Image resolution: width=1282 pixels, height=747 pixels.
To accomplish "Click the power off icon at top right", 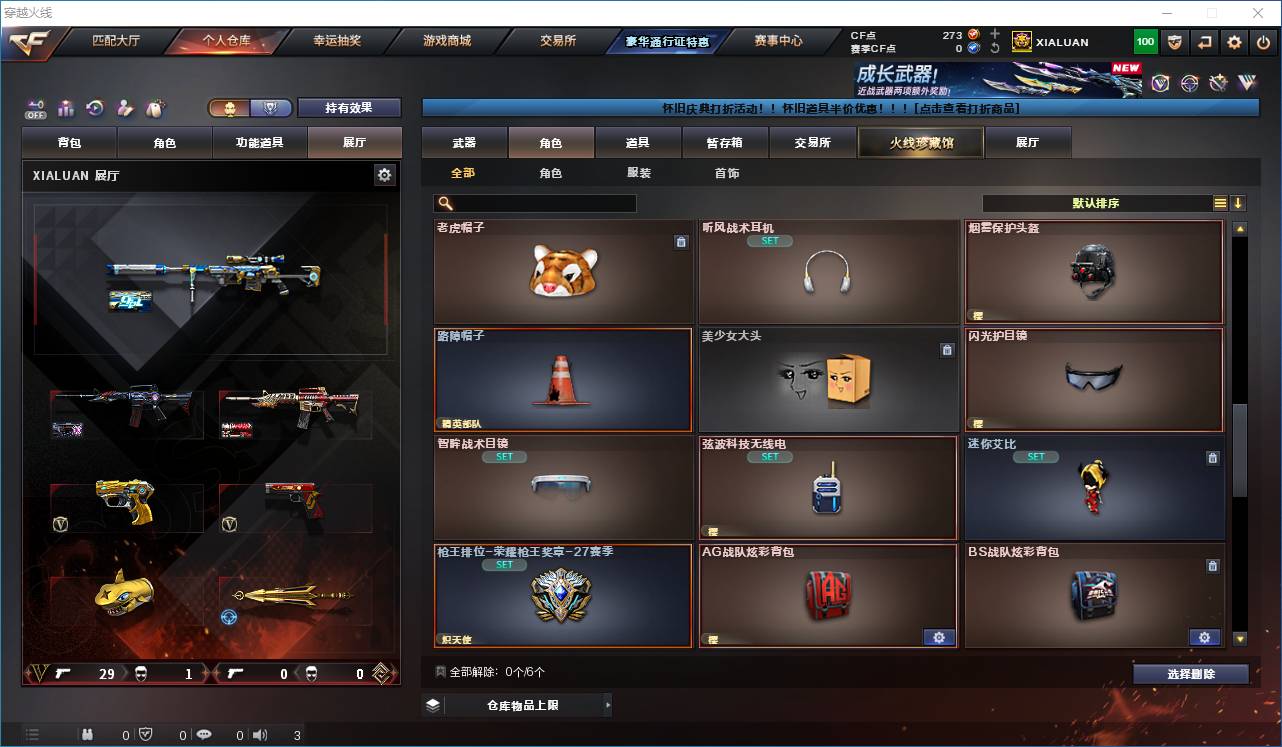I will (x=1261, y=41).
